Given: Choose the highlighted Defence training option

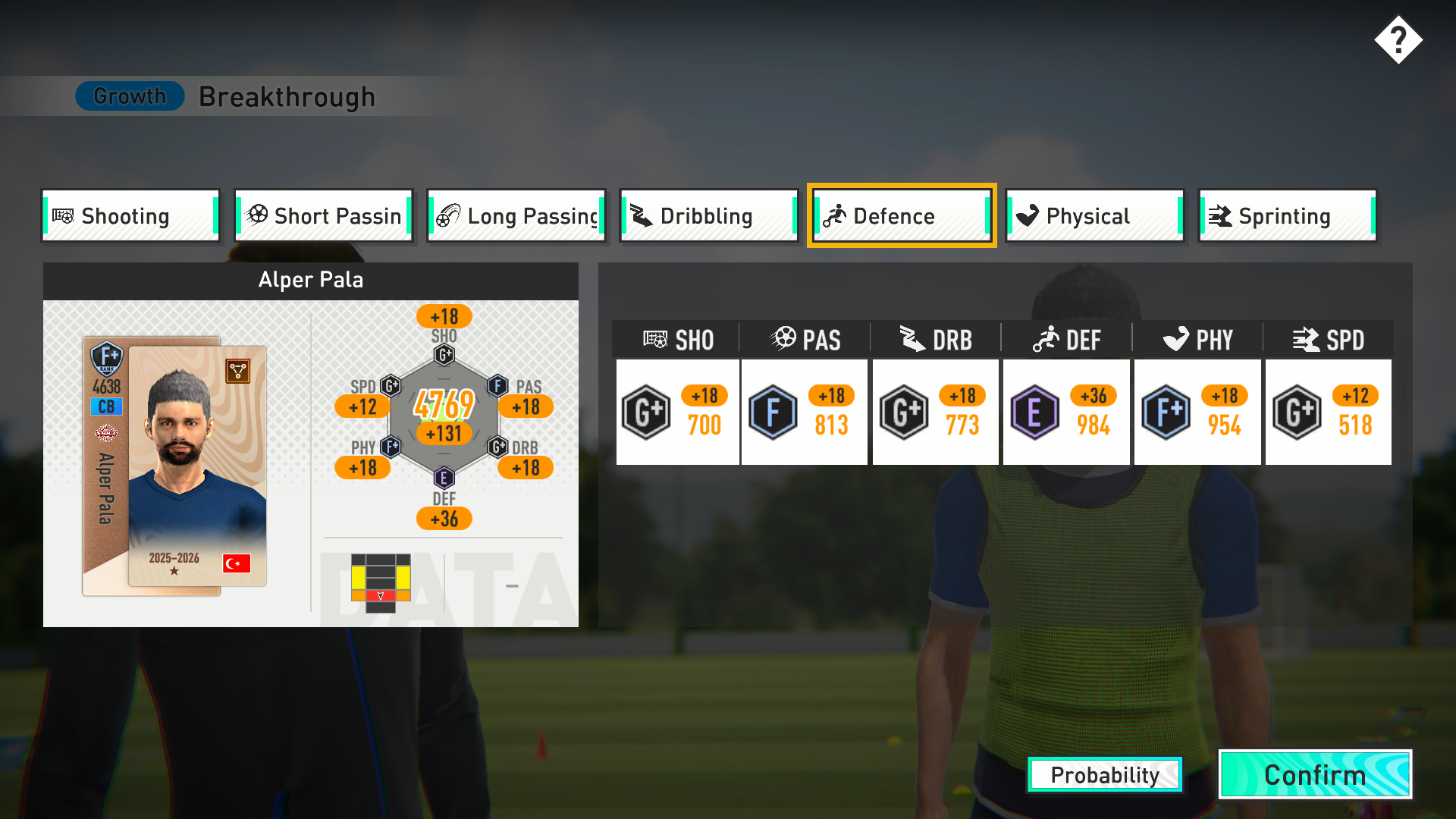Looking at the screenshot, I should 902,216.
